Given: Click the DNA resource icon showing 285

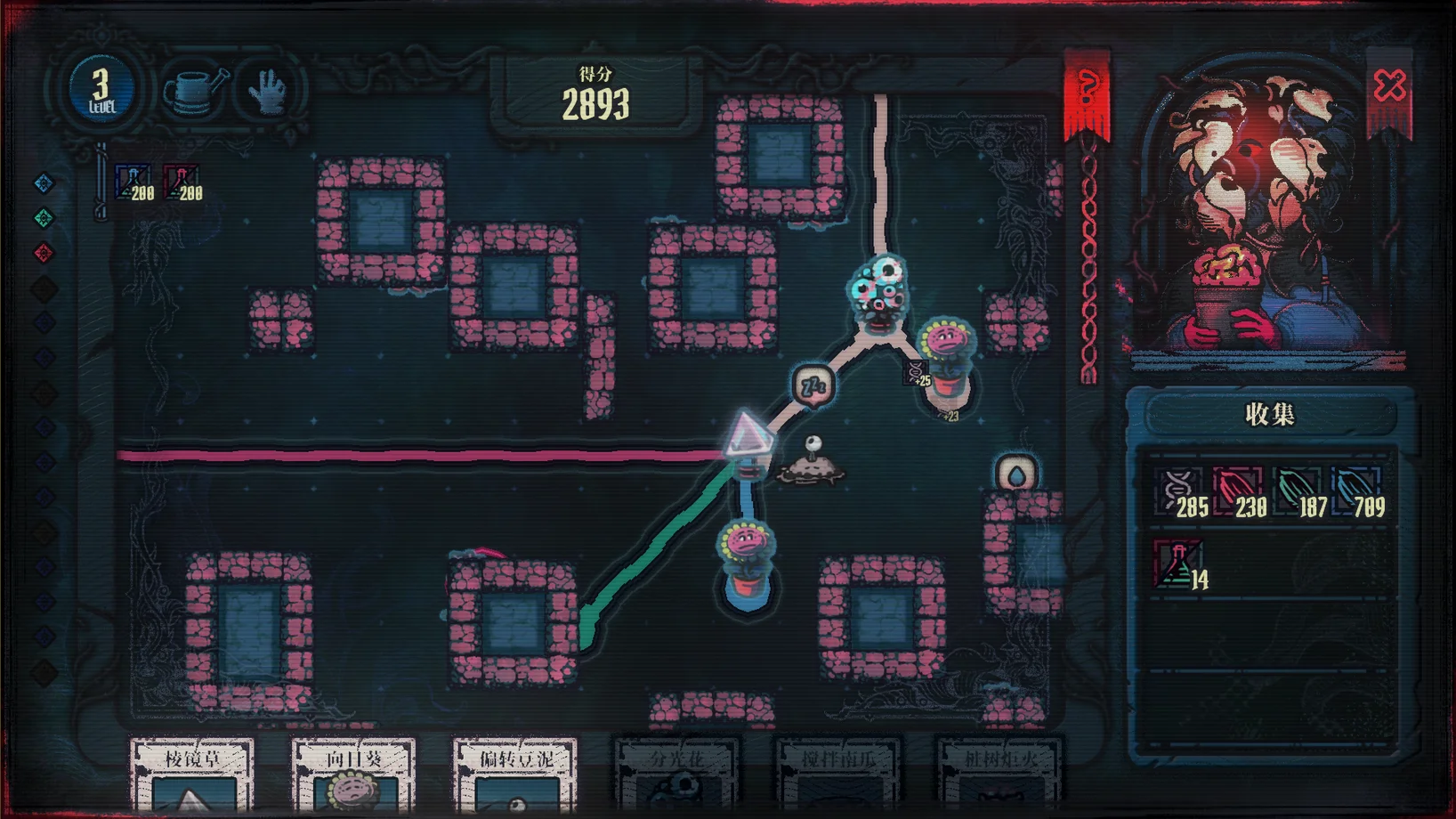Looking at the screenshot, I should coord(1180,492).
